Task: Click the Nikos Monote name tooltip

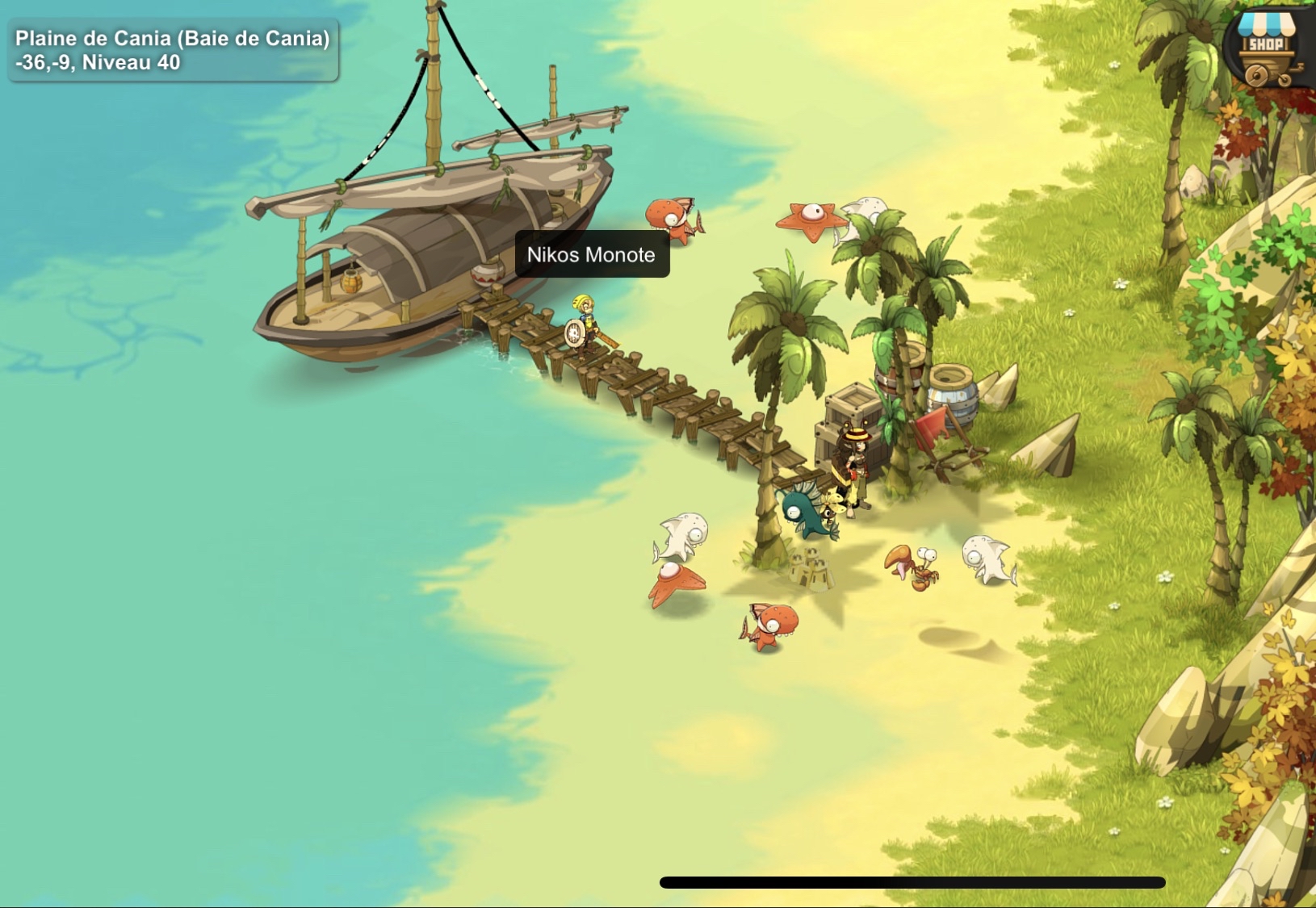Action: 591,256
